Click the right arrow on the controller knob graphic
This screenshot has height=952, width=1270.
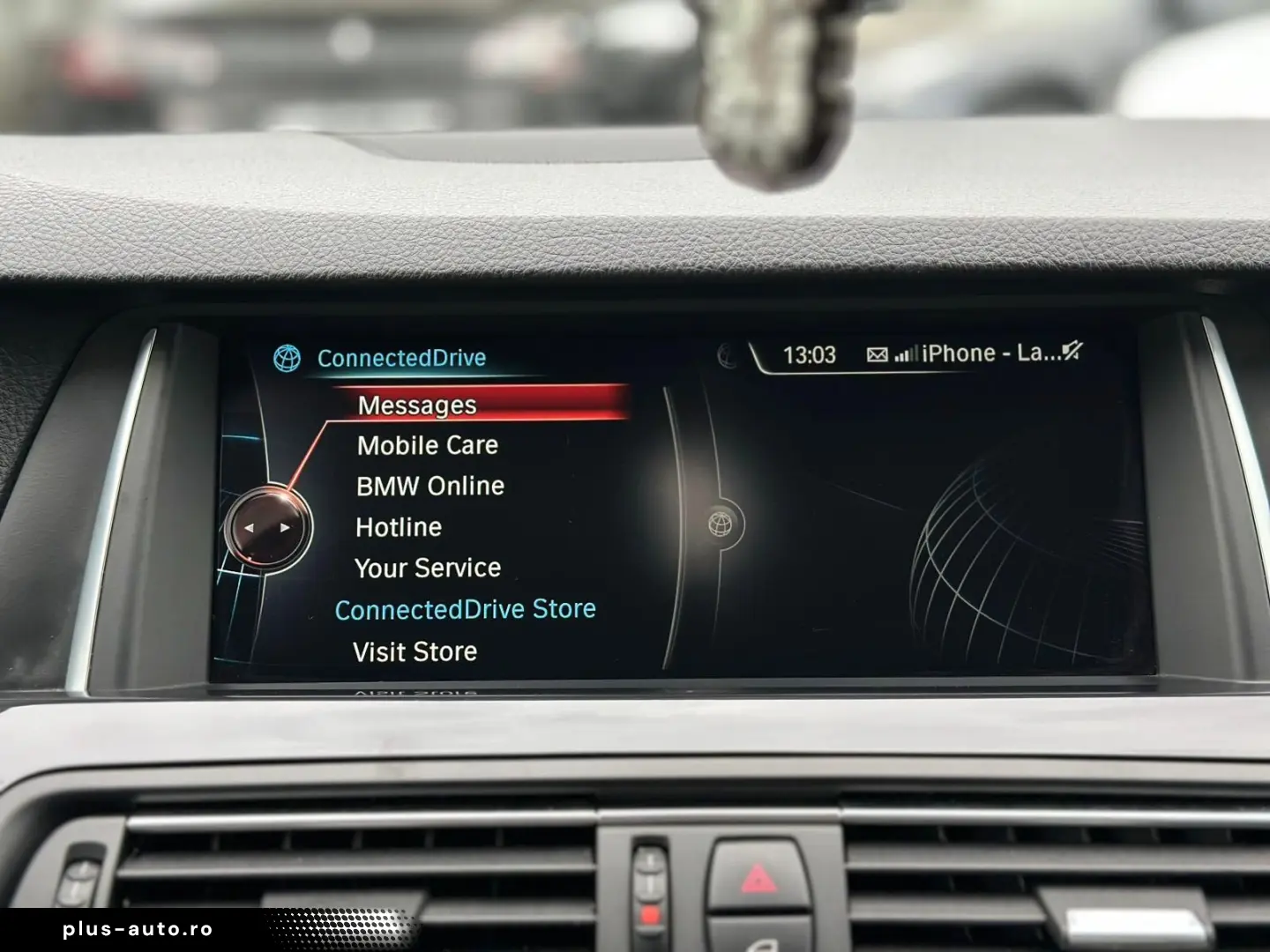[x=284, y=526]
